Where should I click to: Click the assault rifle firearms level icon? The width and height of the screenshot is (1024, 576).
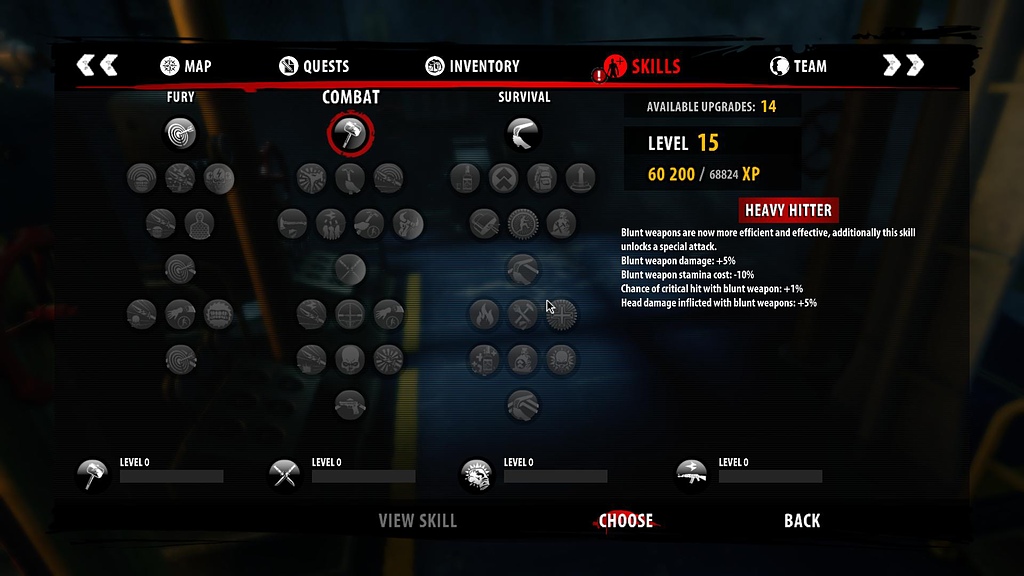click(692, 473)
